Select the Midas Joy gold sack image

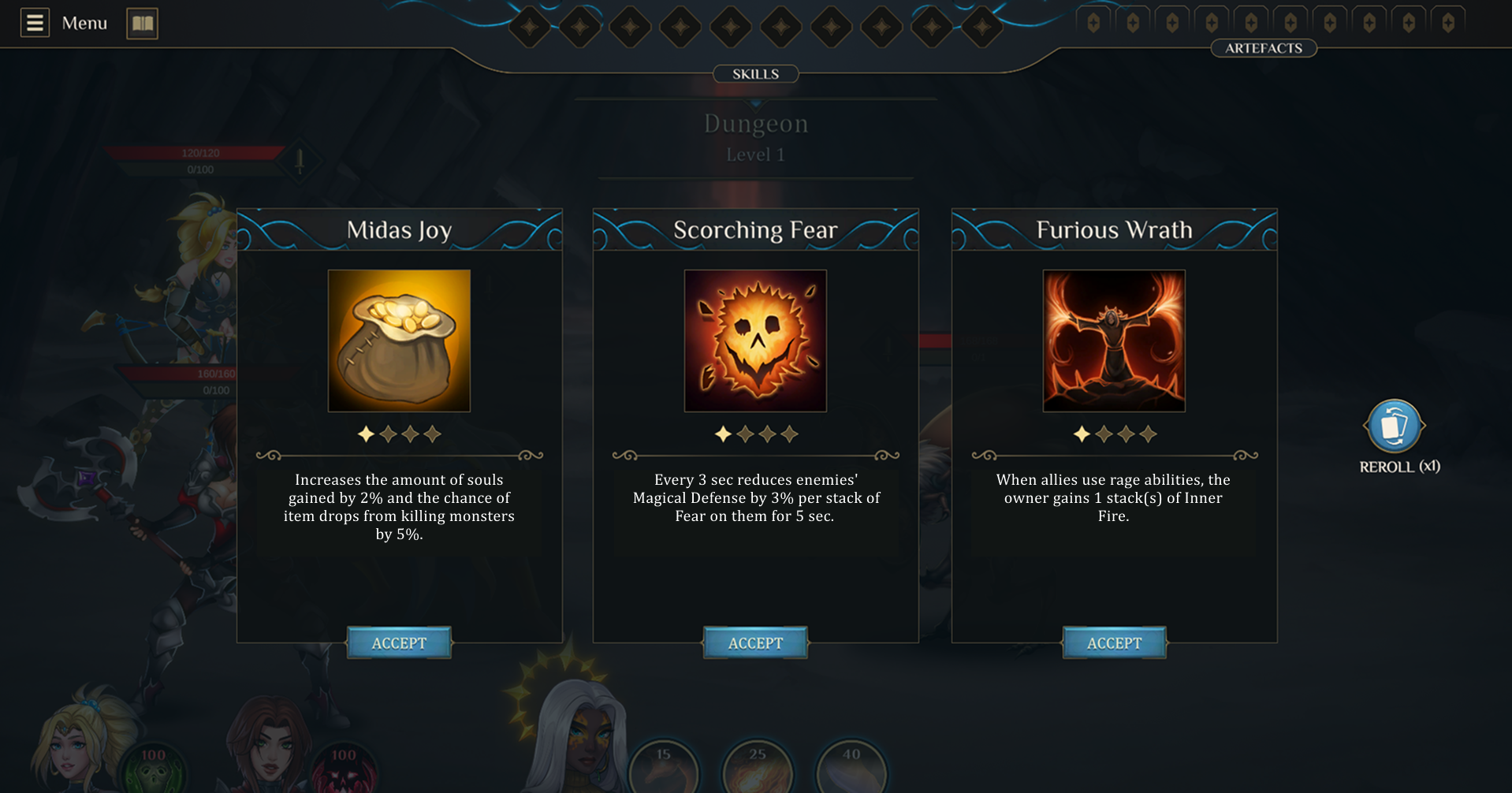click(x=399, y=341)
